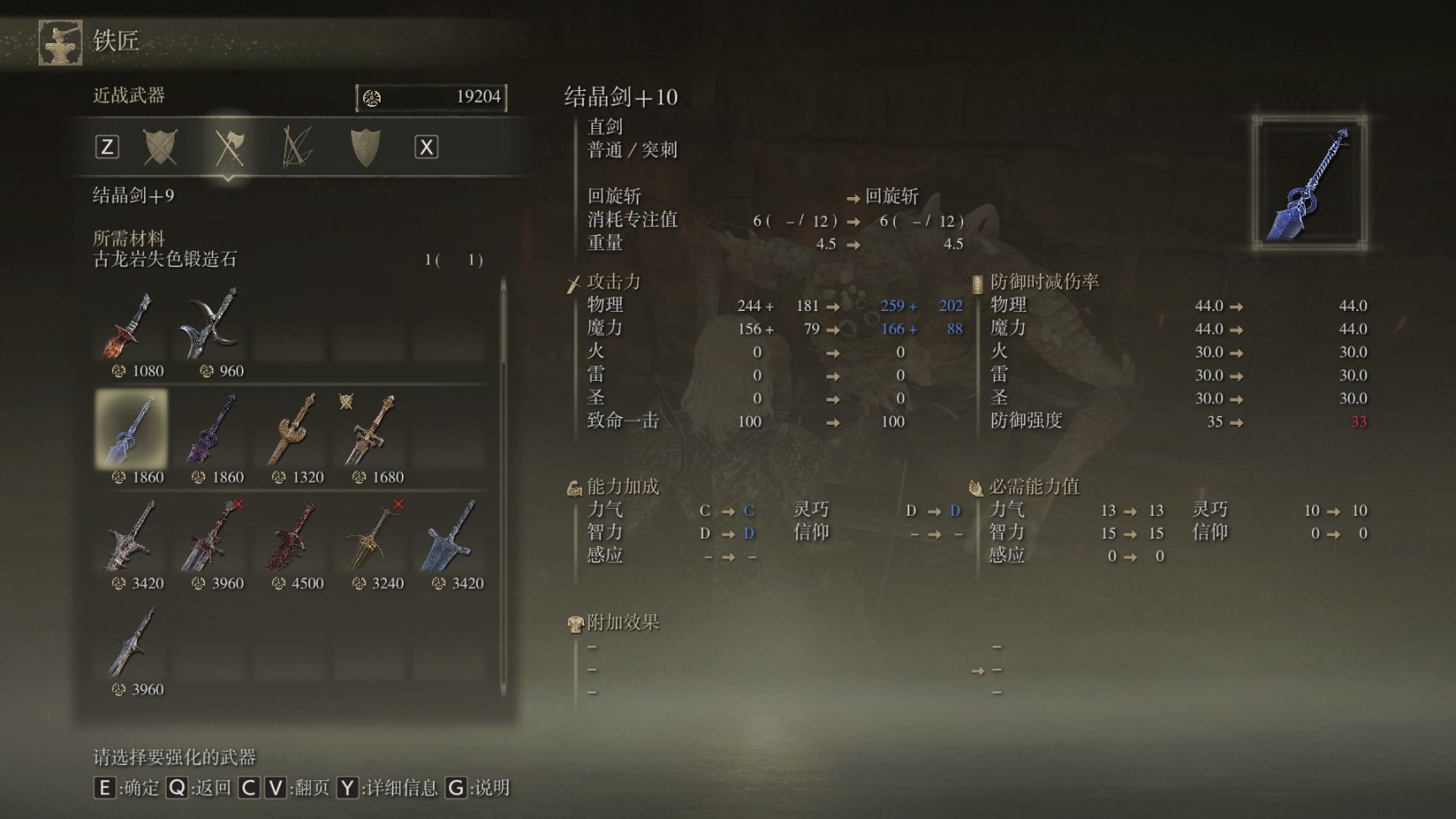Click the 攻击力 attack power sword icon
The width and height of the screenshot is (1456, 819).
(573, 281)
